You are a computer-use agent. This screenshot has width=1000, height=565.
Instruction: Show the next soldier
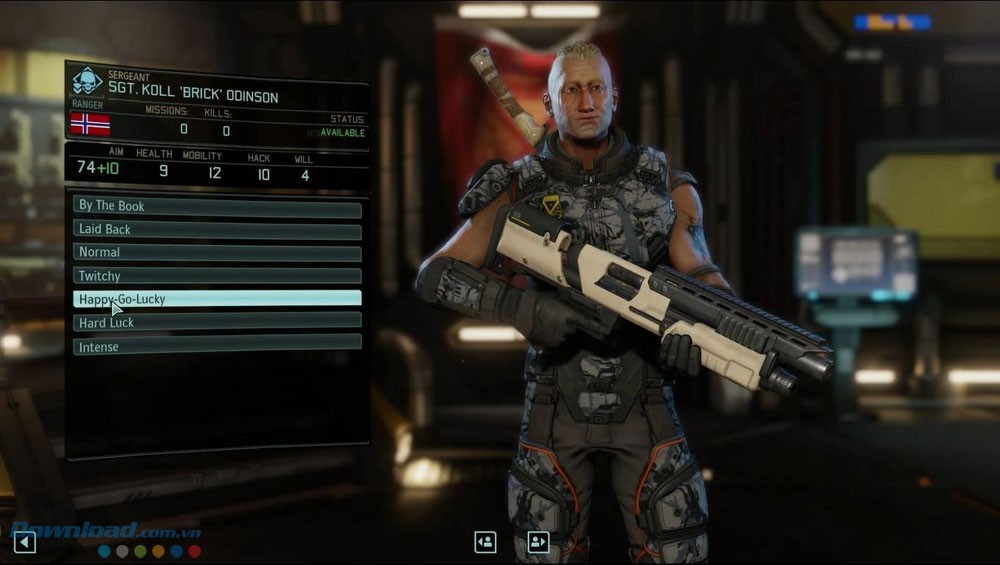(538, 542)
